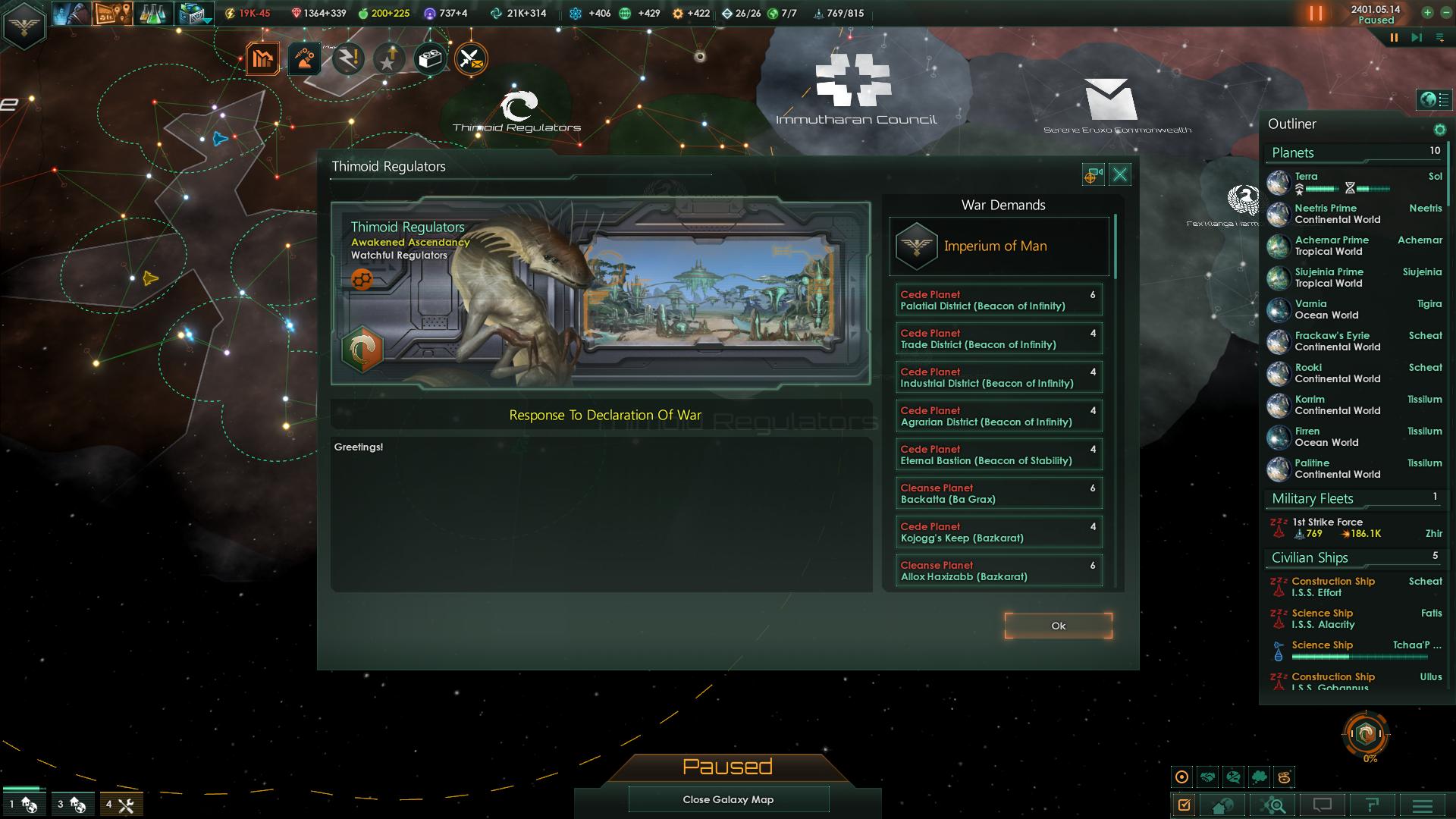Close Galaxy Map
Viewport: 1456px width, 819px height.
pyautogui.click(x=728, y=799)
